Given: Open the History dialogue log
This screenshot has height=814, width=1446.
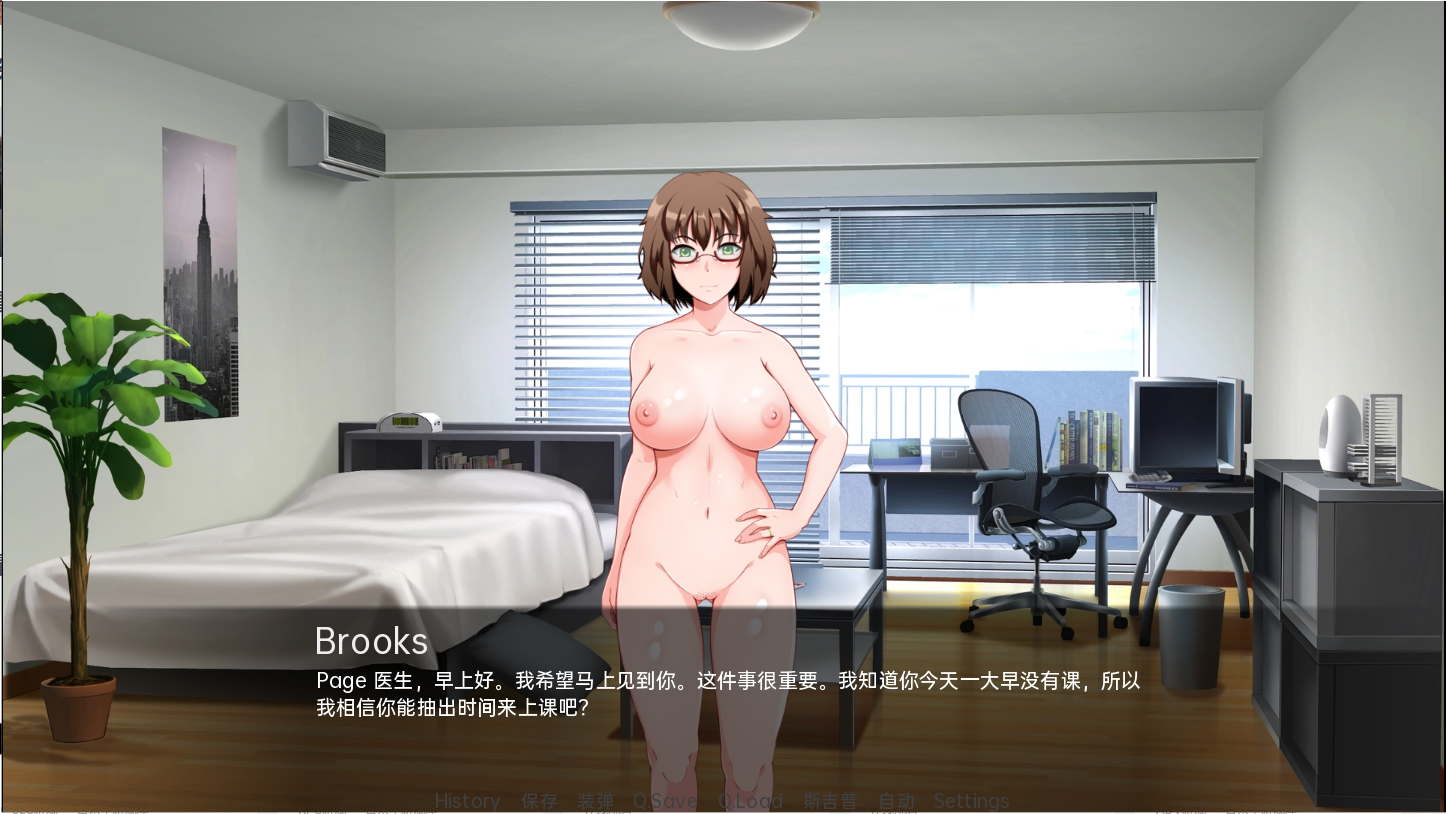Looking at the screenshot, I should click(467, 800).
